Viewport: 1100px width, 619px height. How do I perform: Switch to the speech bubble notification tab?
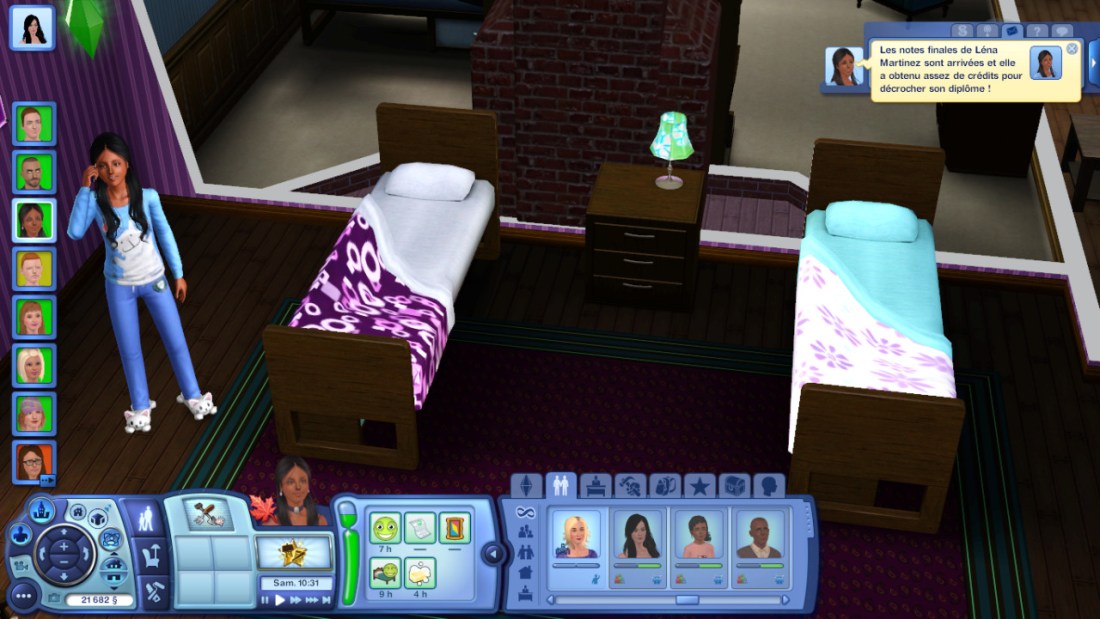pos(1062,32)
